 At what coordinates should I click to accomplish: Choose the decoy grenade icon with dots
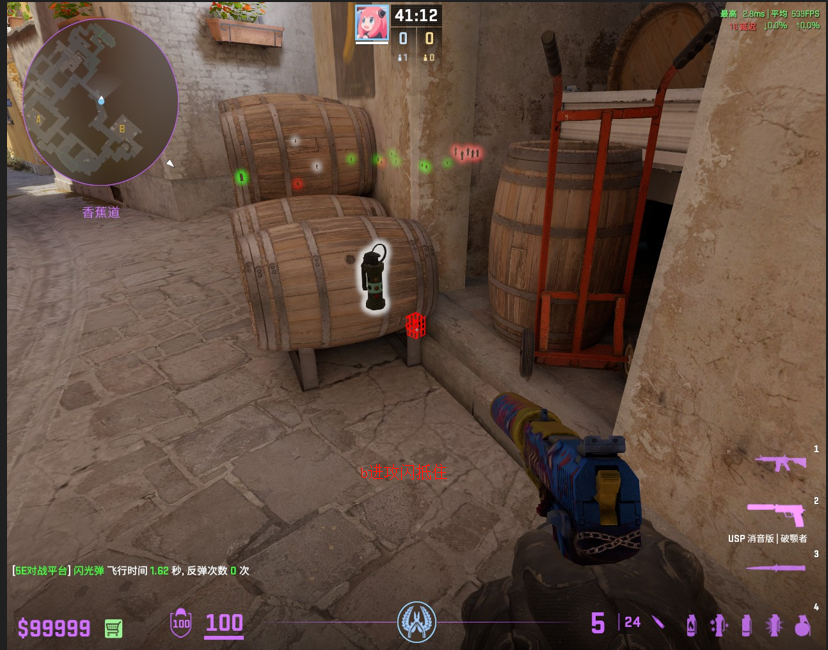(717, 625)
